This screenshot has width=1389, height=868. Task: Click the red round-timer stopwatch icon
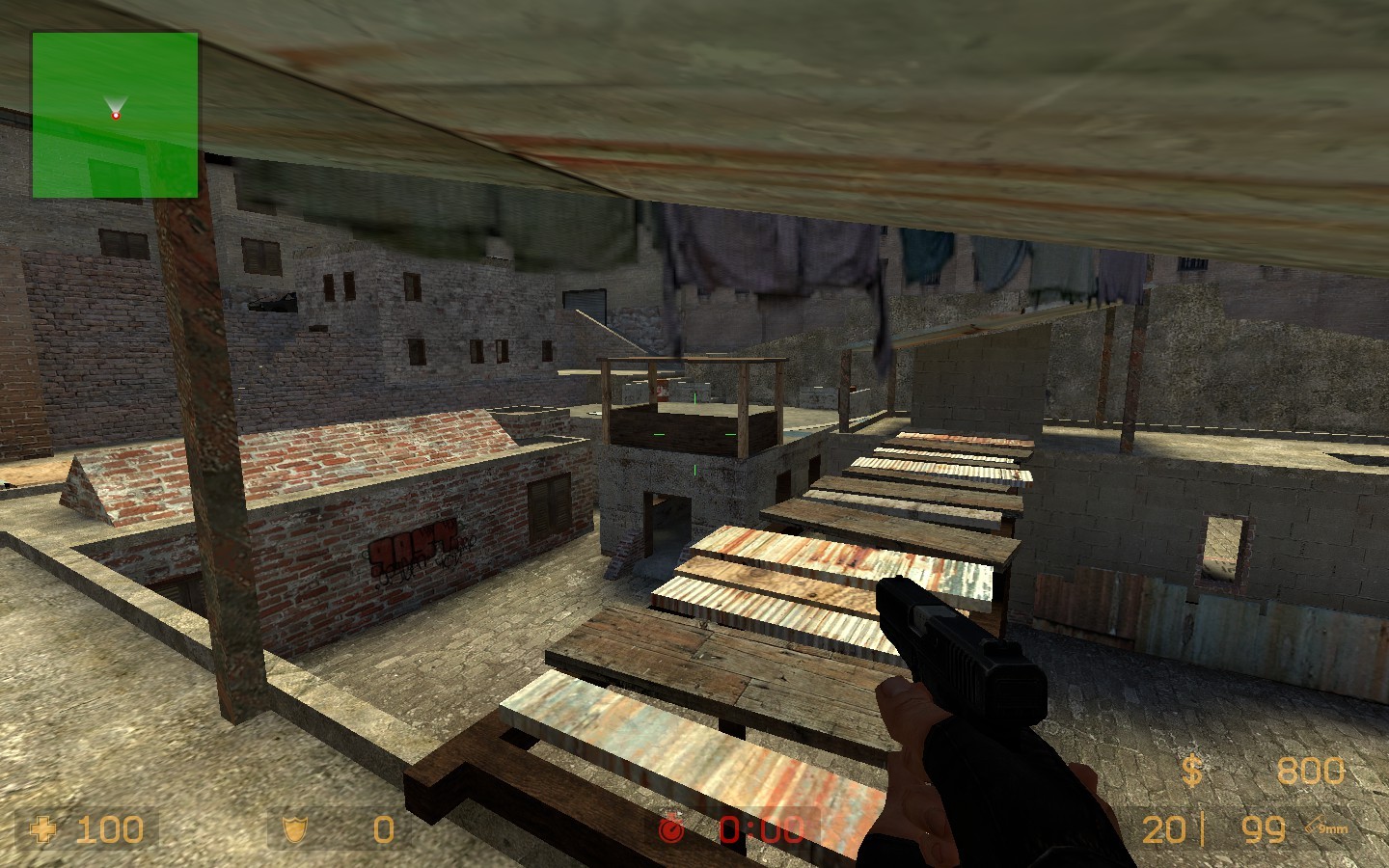[669, 828]
